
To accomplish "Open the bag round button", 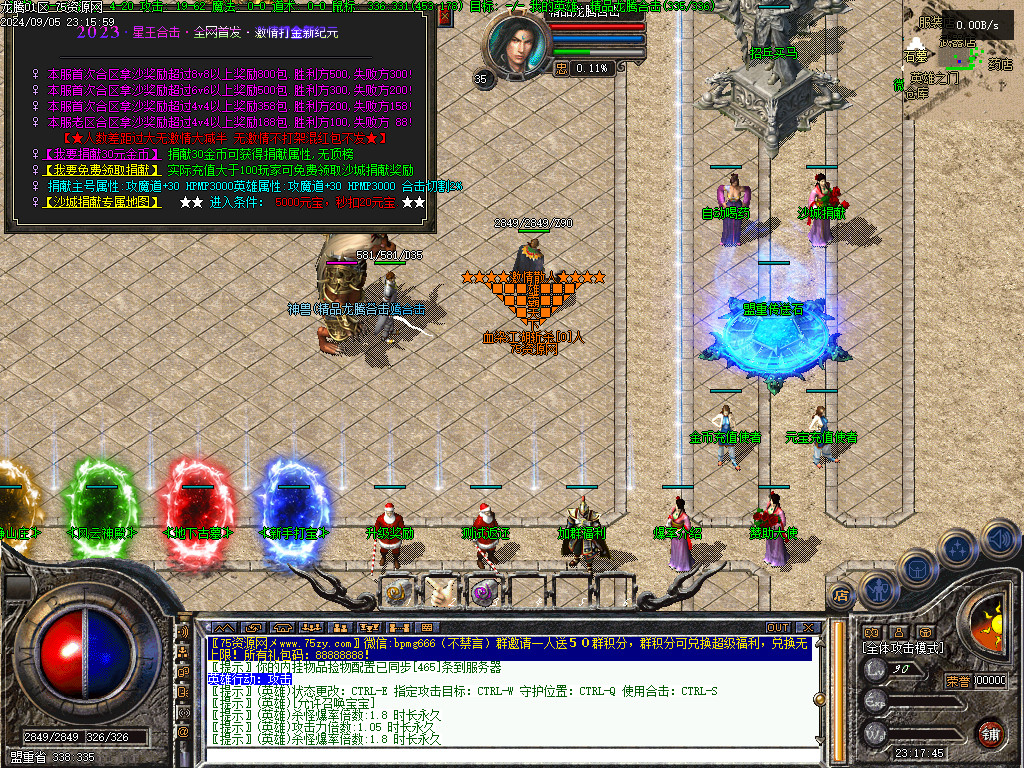I will click(x=918, y=568).
